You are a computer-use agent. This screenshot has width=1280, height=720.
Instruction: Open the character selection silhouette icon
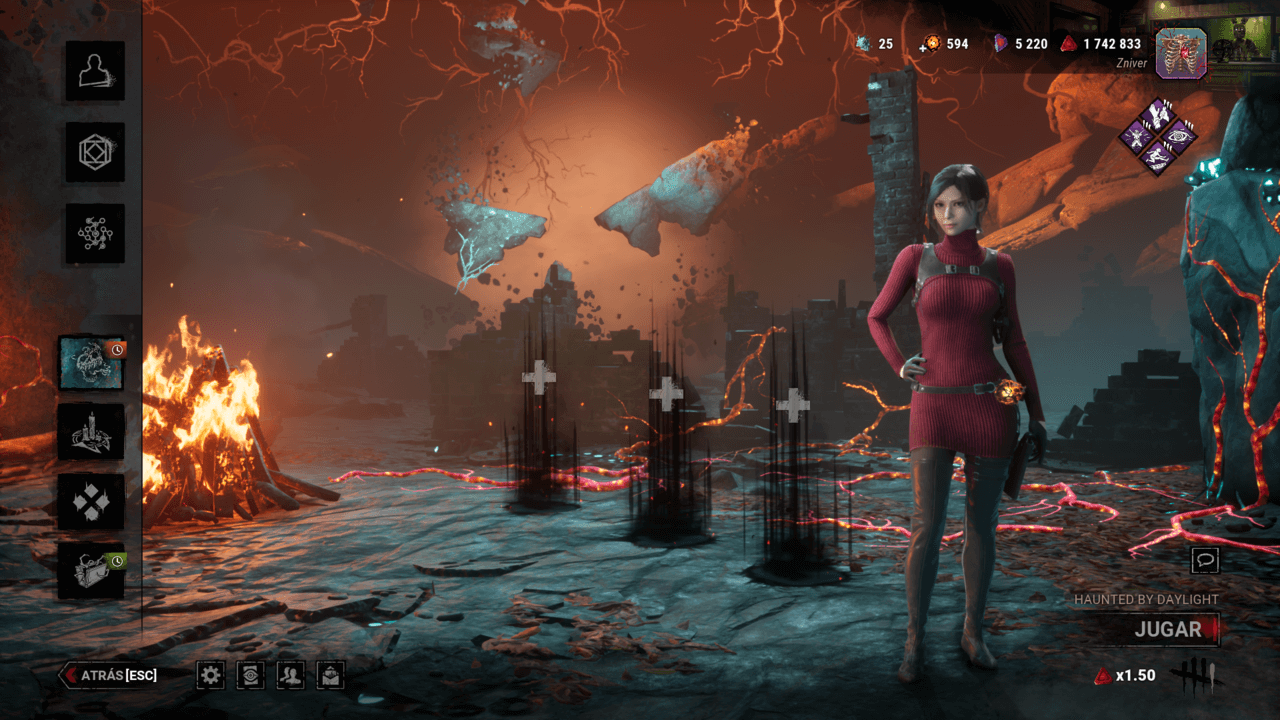click(x=95, y=71)
